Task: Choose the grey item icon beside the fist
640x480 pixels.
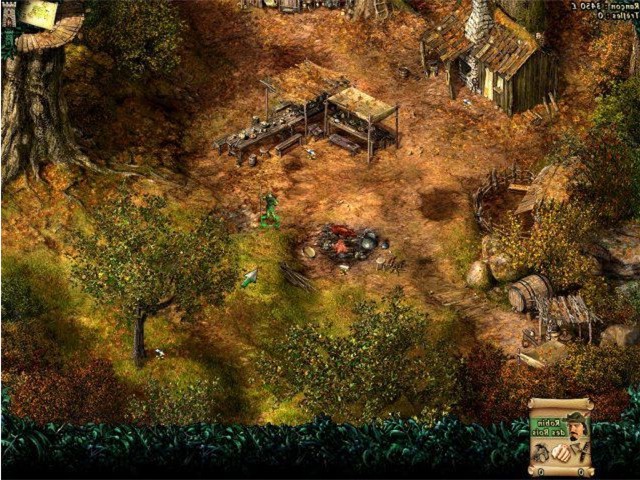Action: point(541,451)
